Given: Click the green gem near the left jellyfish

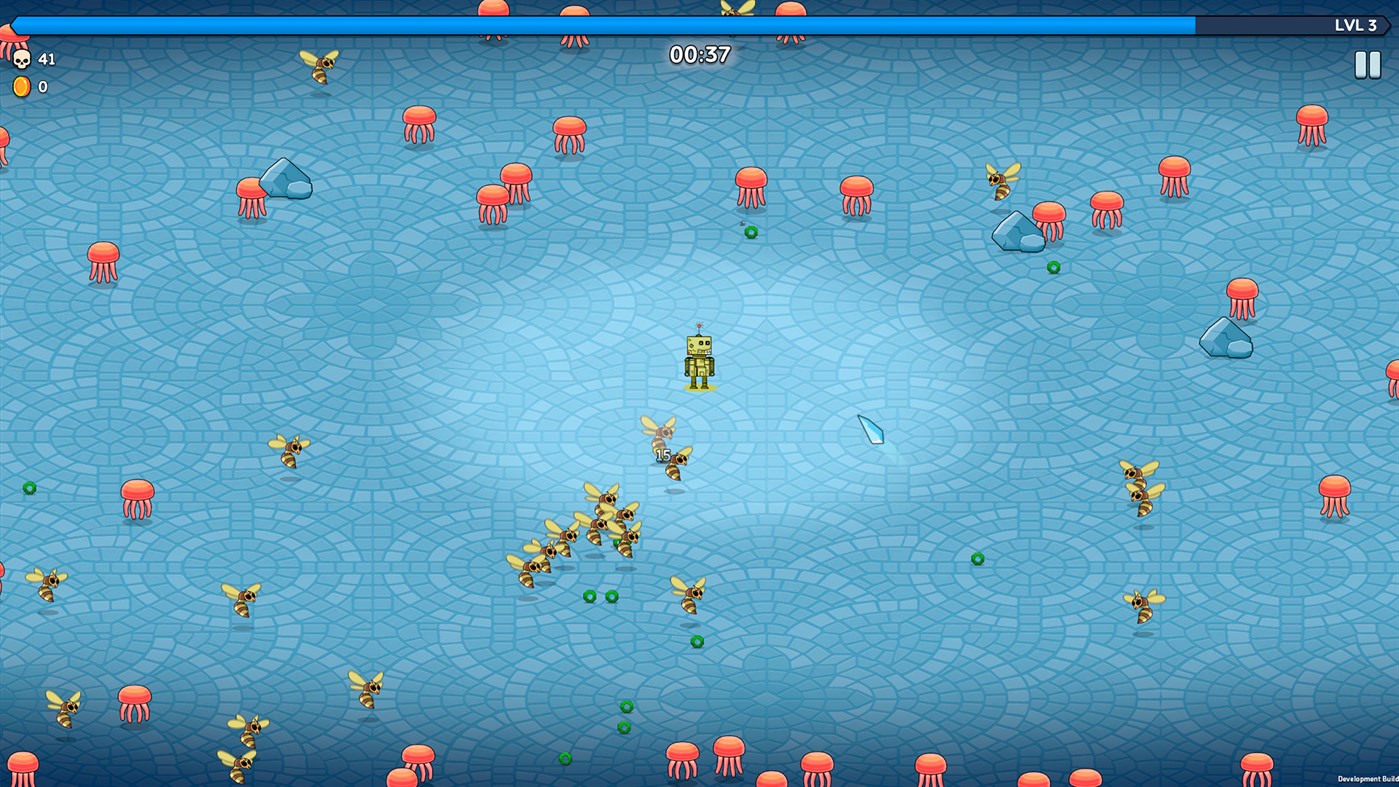Looking at the screenshot, I should pyautogui.click(x=28, y=488).
